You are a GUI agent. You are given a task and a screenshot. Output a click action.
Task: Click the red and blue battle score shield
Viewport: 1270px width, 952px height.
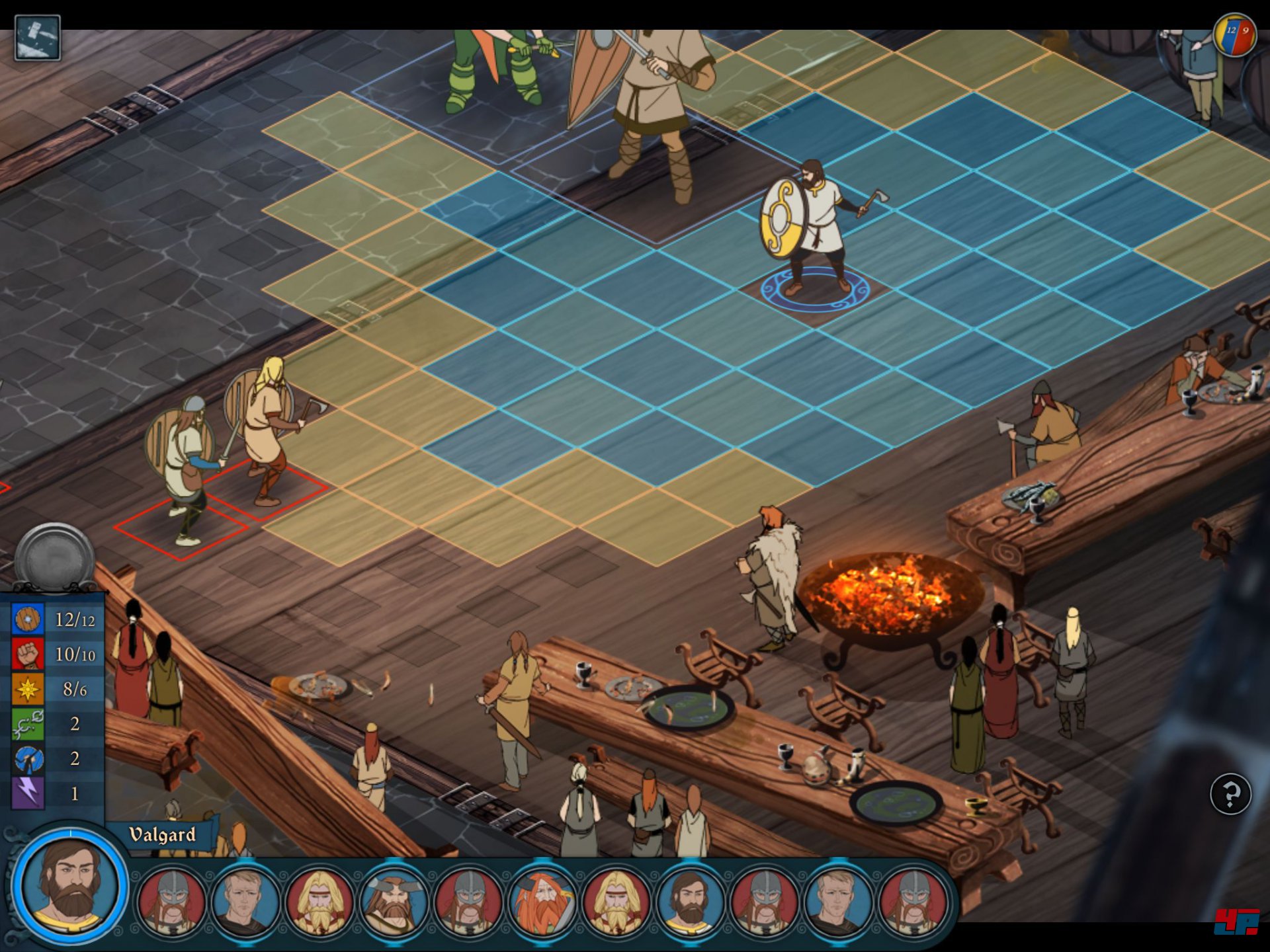(x=1235, y=35)
